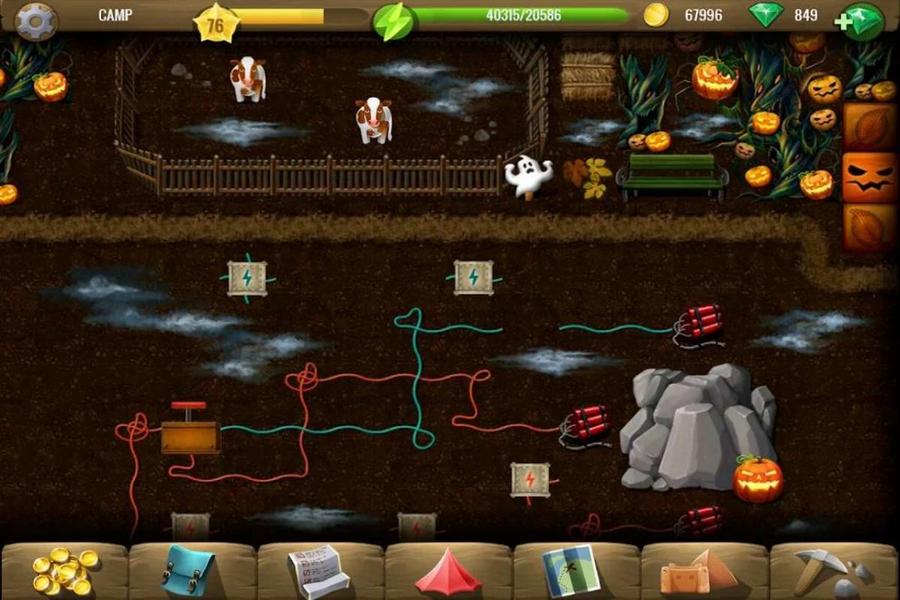Open the gold coins shop
Viewport: 900px width, 600px height.
65,571
